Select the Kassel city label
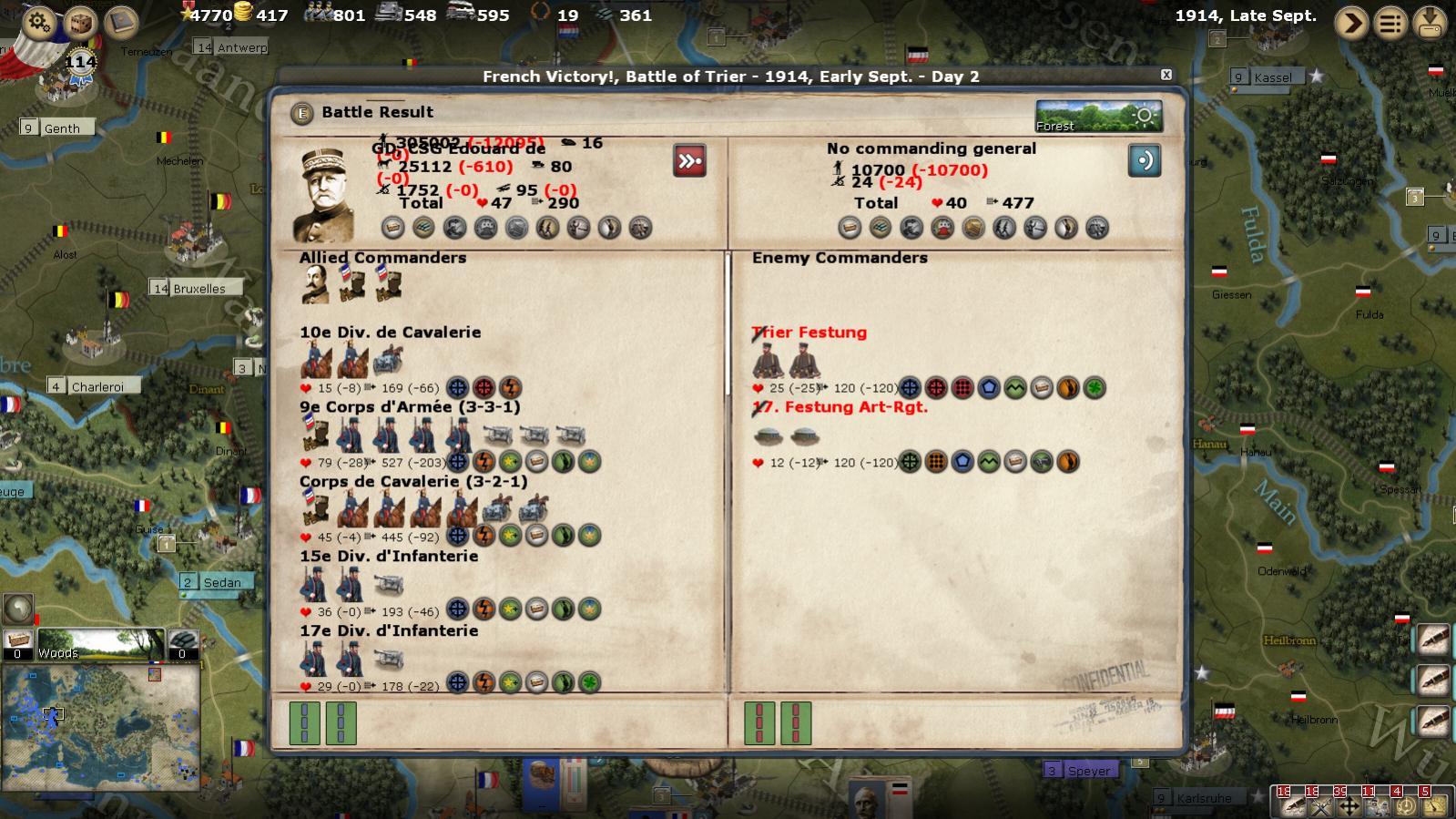 1272,77
